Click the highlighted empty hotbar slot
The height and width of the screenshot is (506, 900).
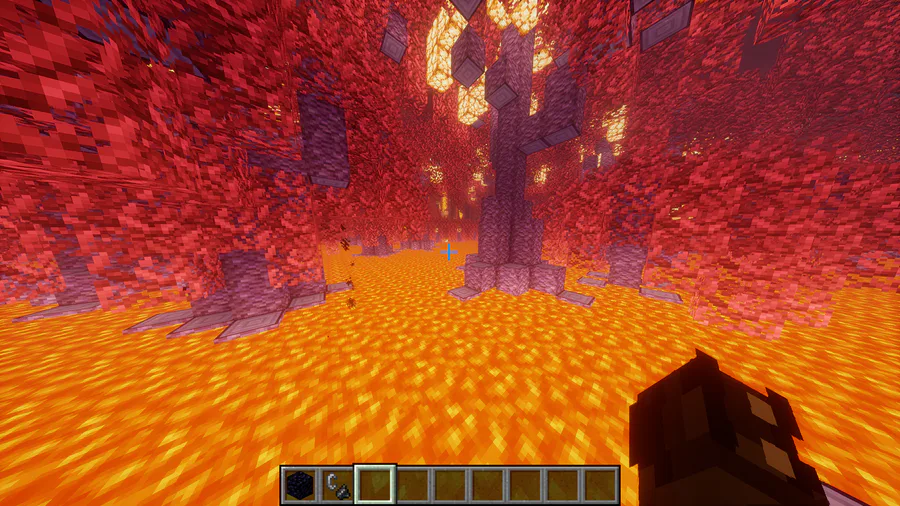(x=375, y=485)
